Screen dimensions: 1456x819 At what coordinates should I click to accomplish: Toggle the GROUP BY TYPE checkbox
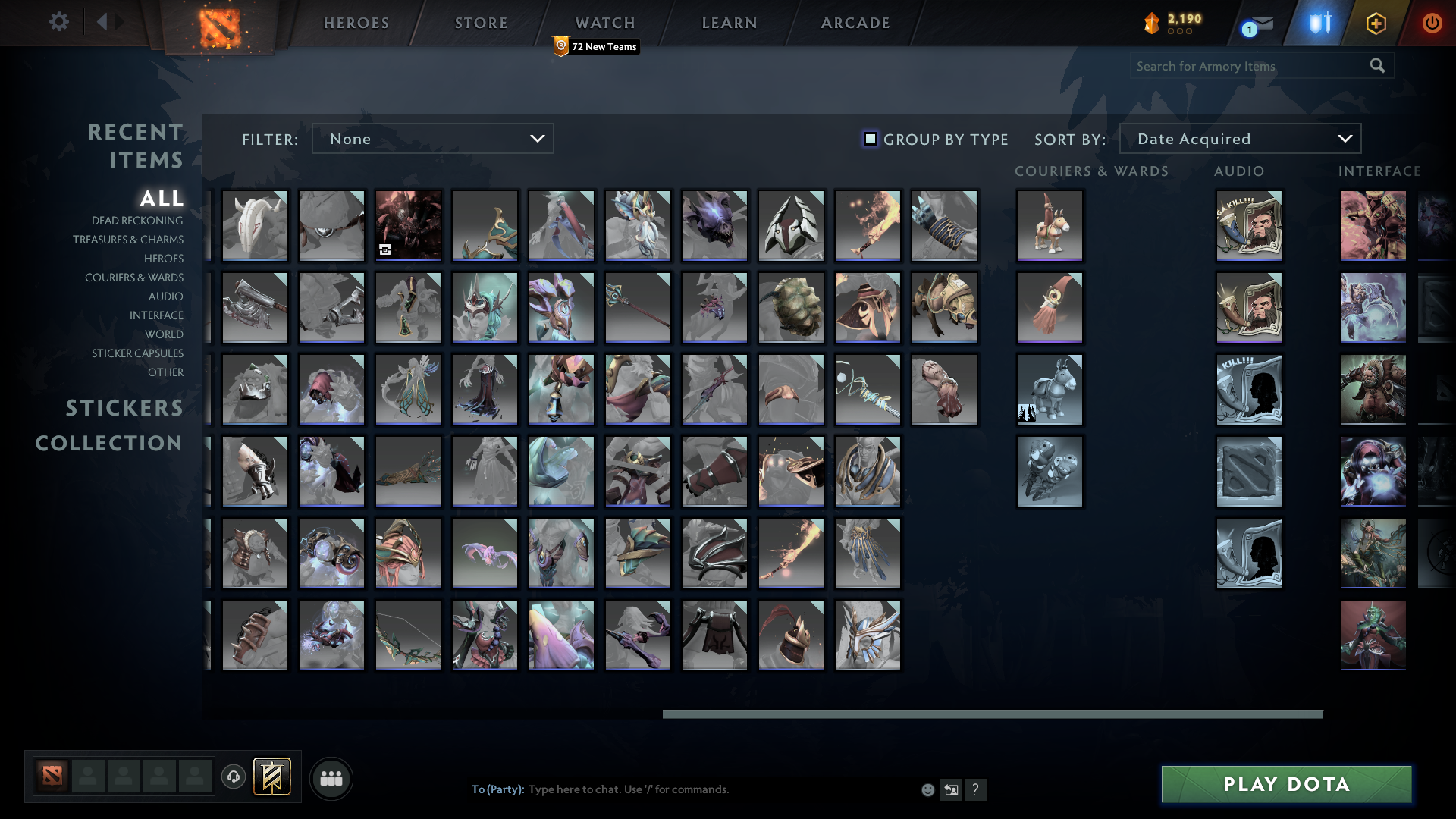pyautogui.click(x=870, y=139)
